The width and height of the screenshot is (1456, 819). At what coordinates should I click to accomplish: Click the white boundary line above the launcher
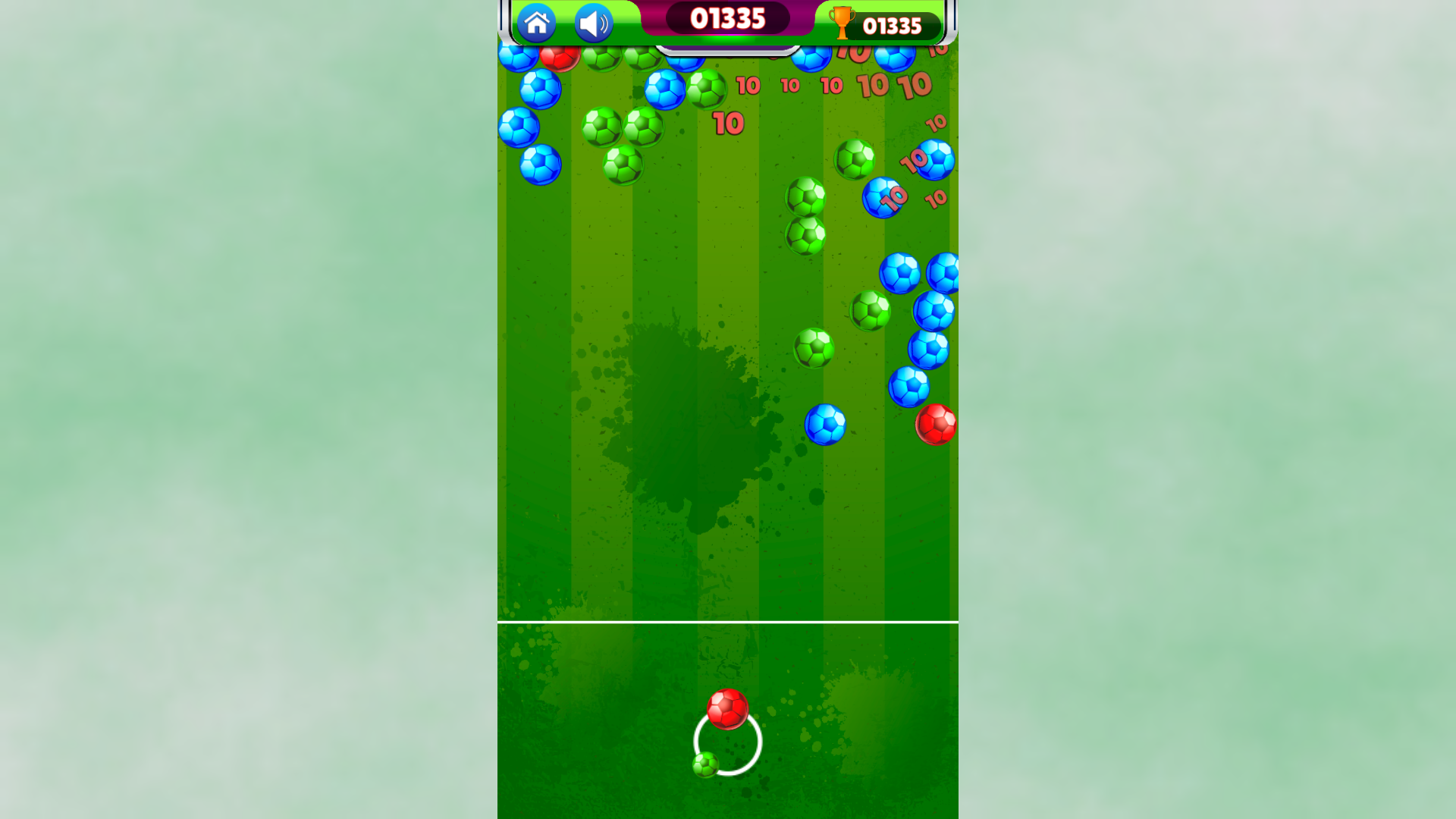728,622
